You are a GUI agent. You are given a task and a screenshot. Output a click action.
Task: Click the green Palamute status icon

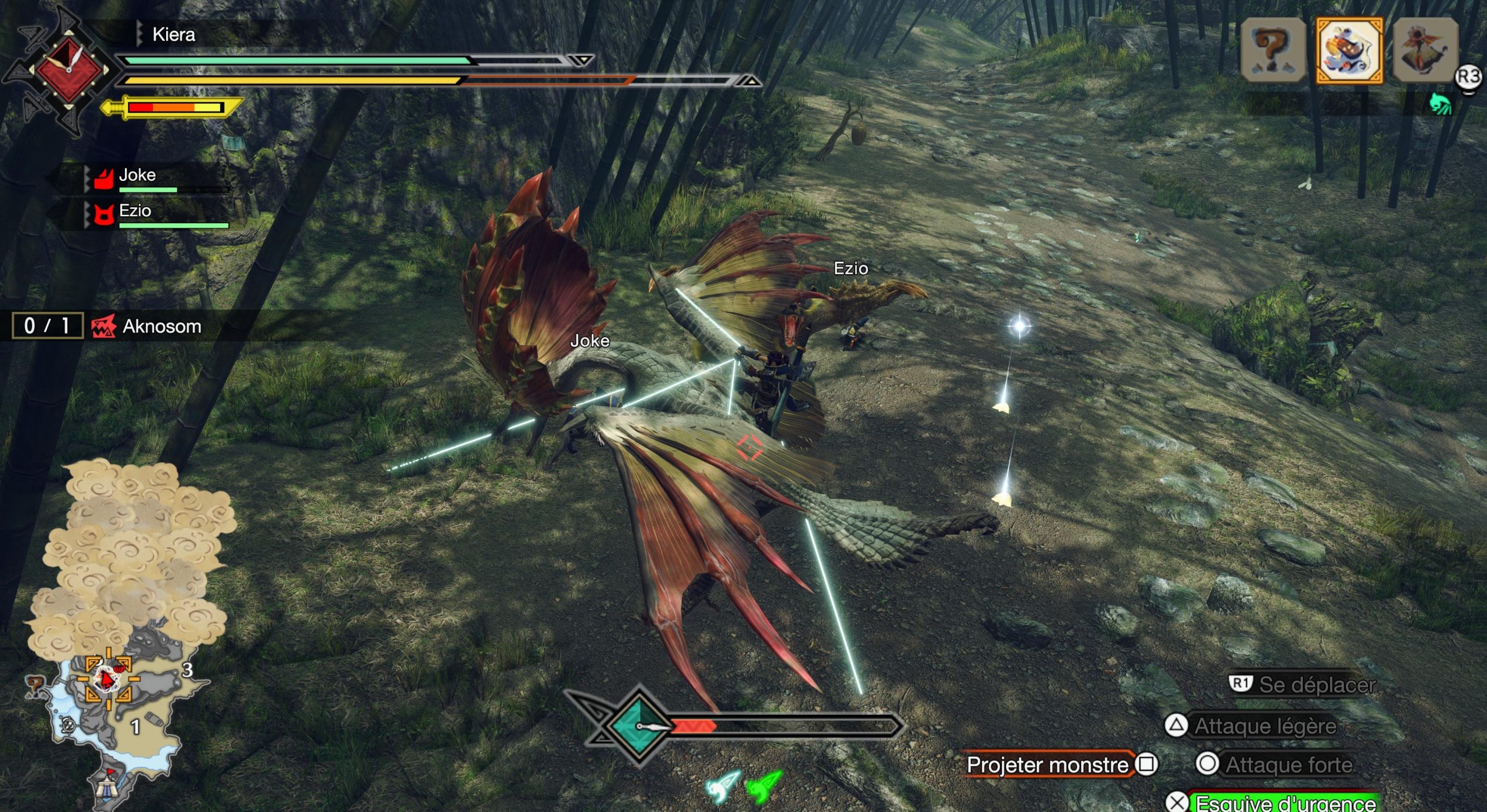coord(1441,105)
